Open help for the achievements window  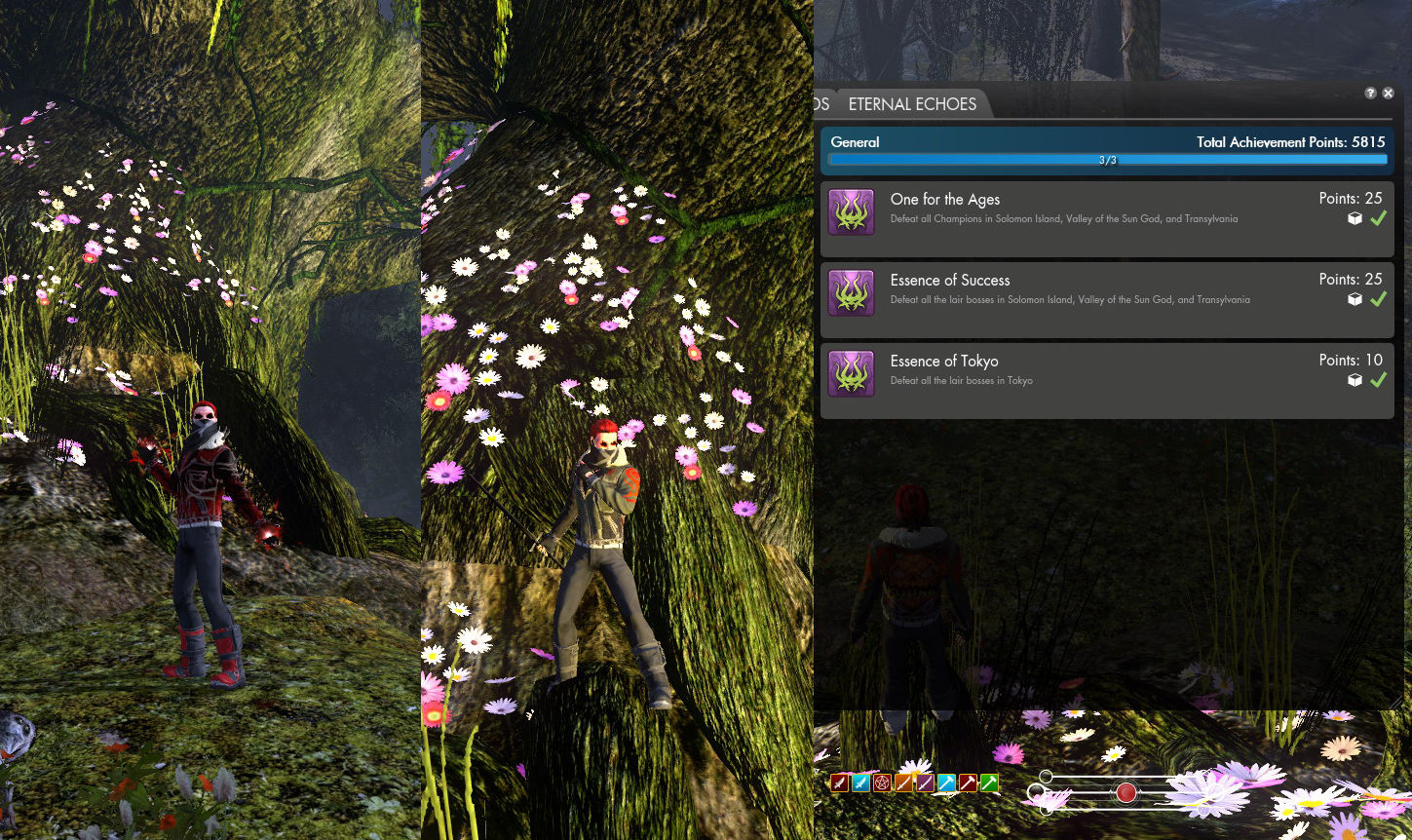pyautogui.click(x=1370, y=94)
